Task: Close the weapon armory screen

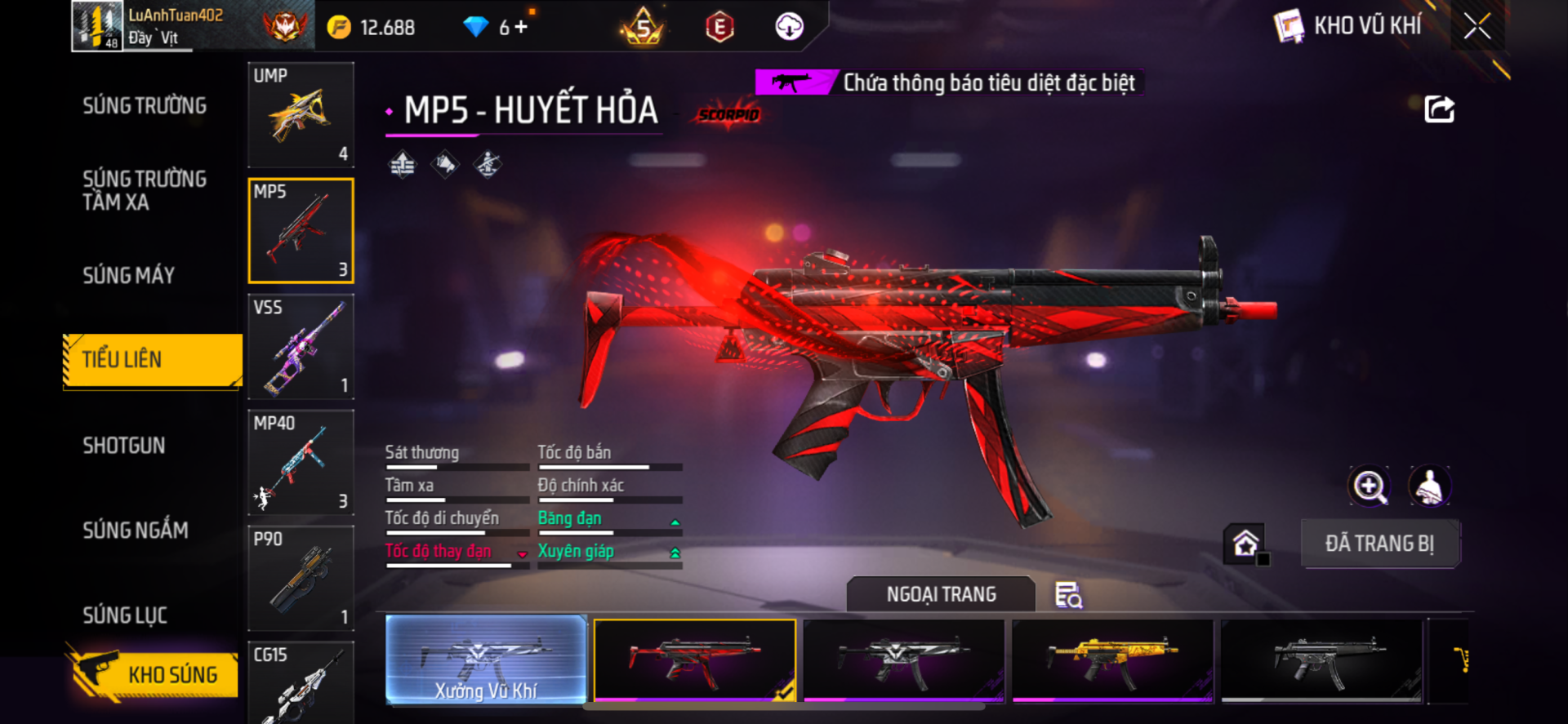Action: 1477,26
